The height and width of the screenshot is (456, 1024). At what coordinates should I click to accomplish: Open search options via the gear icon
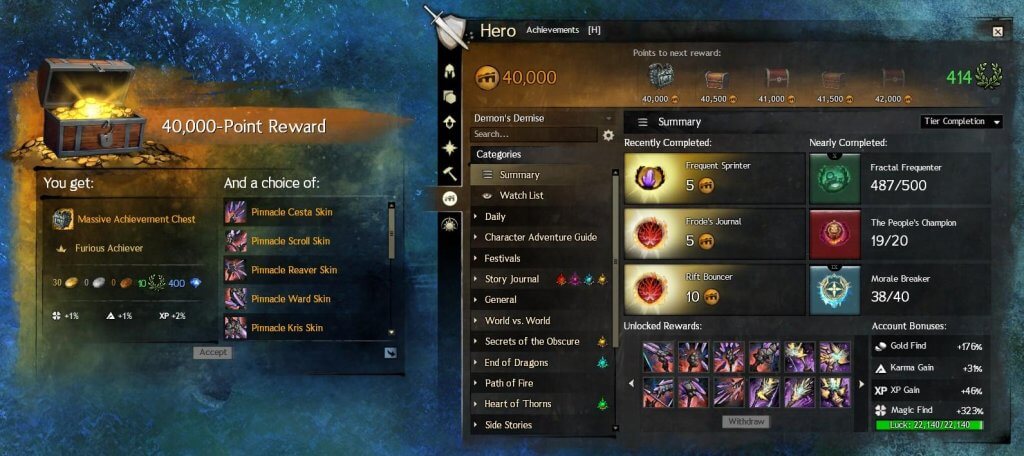(x=608, y=135)
